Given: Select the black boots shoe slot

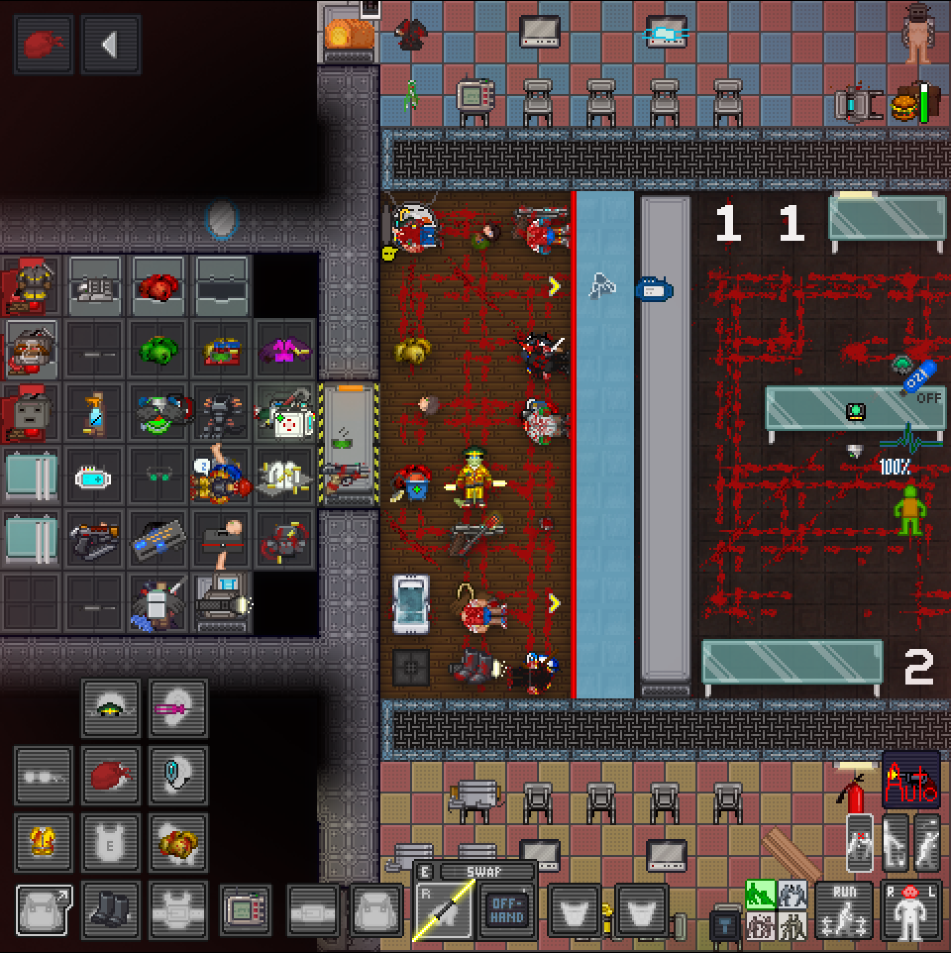Looking at the screenshot, I should coord(110,910).
